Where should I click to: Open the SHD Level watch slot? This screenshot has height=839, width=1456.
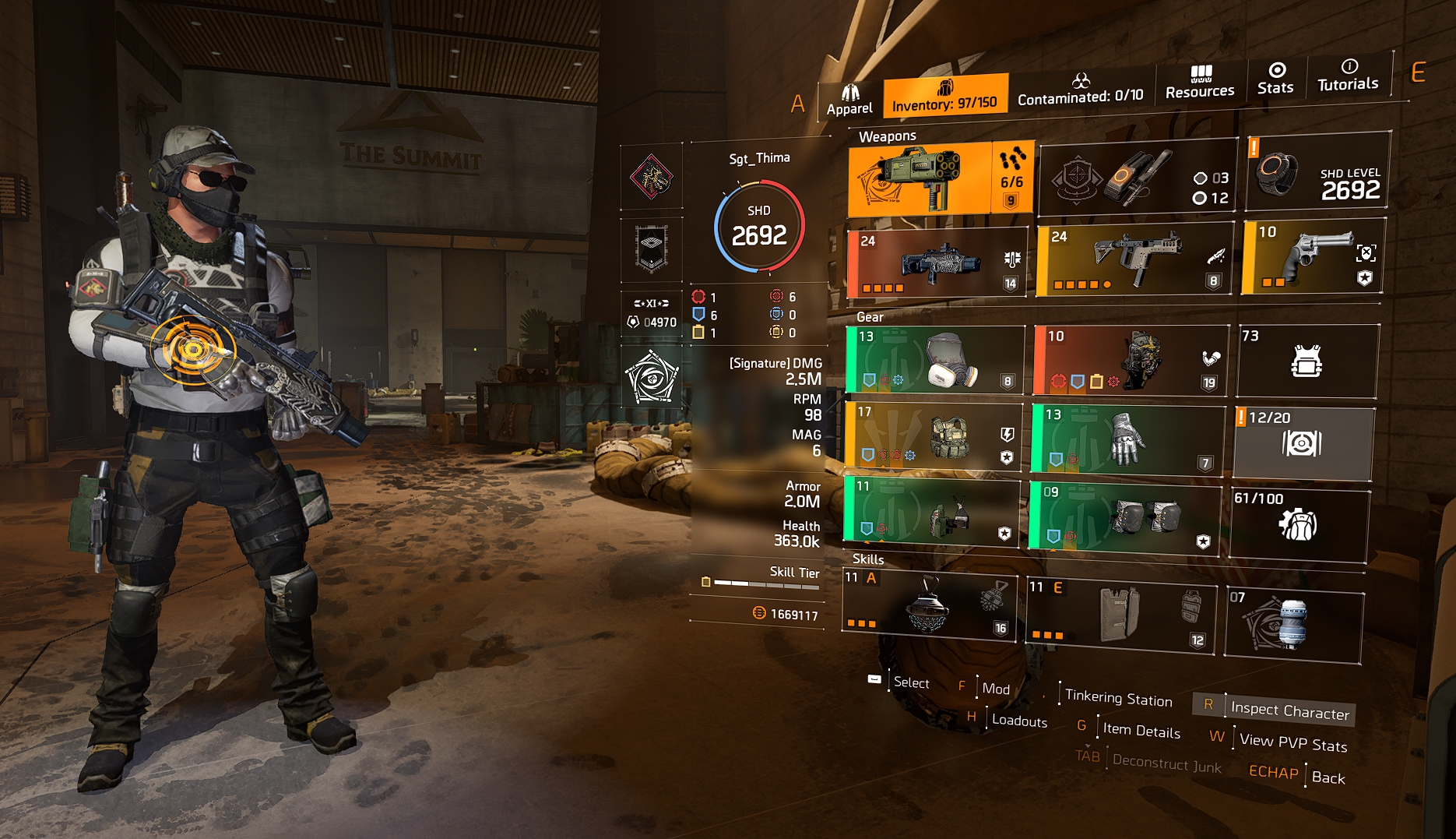click(1317, 172)
